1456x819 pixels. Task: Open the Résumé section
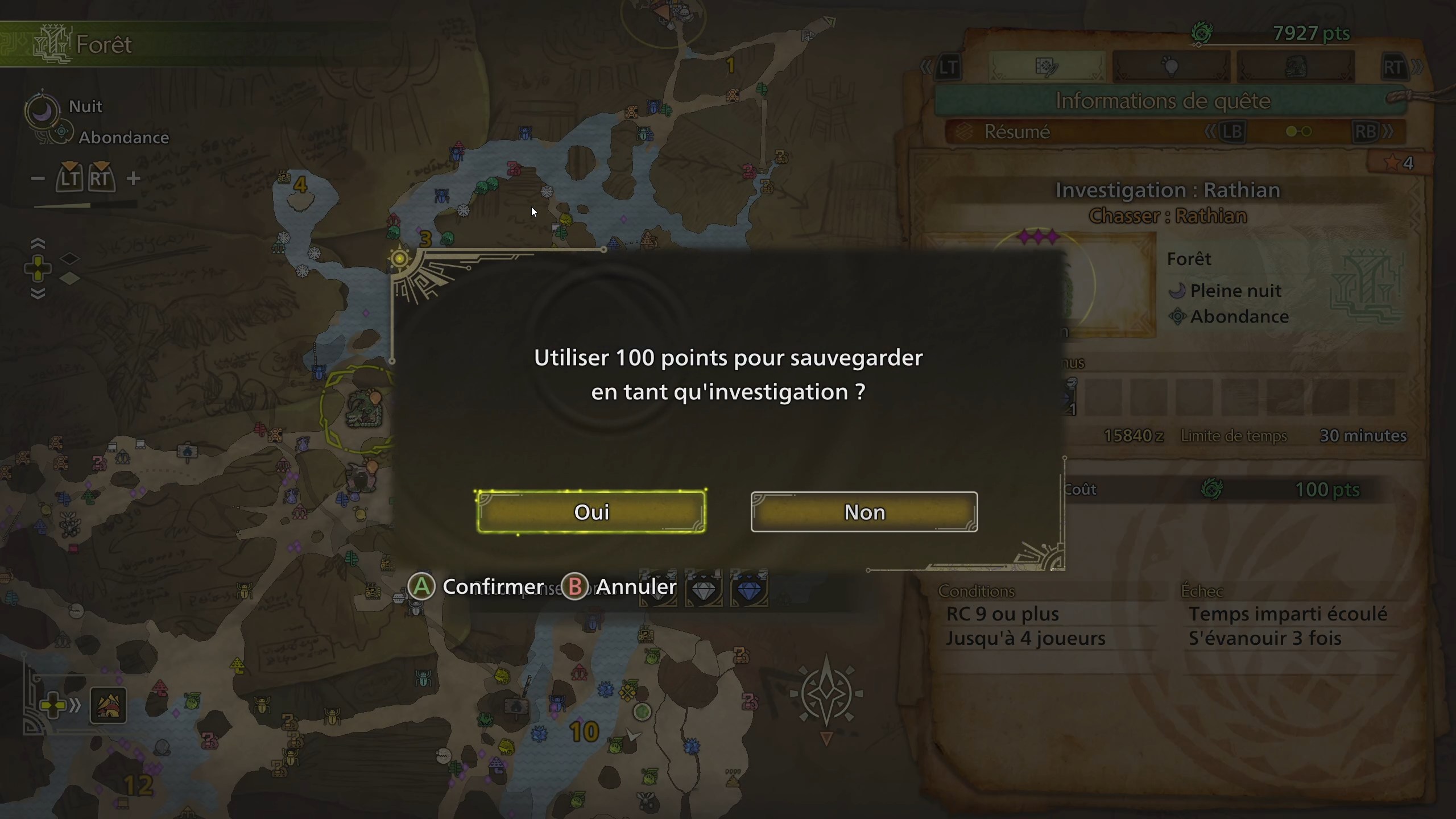[1018, 131]
